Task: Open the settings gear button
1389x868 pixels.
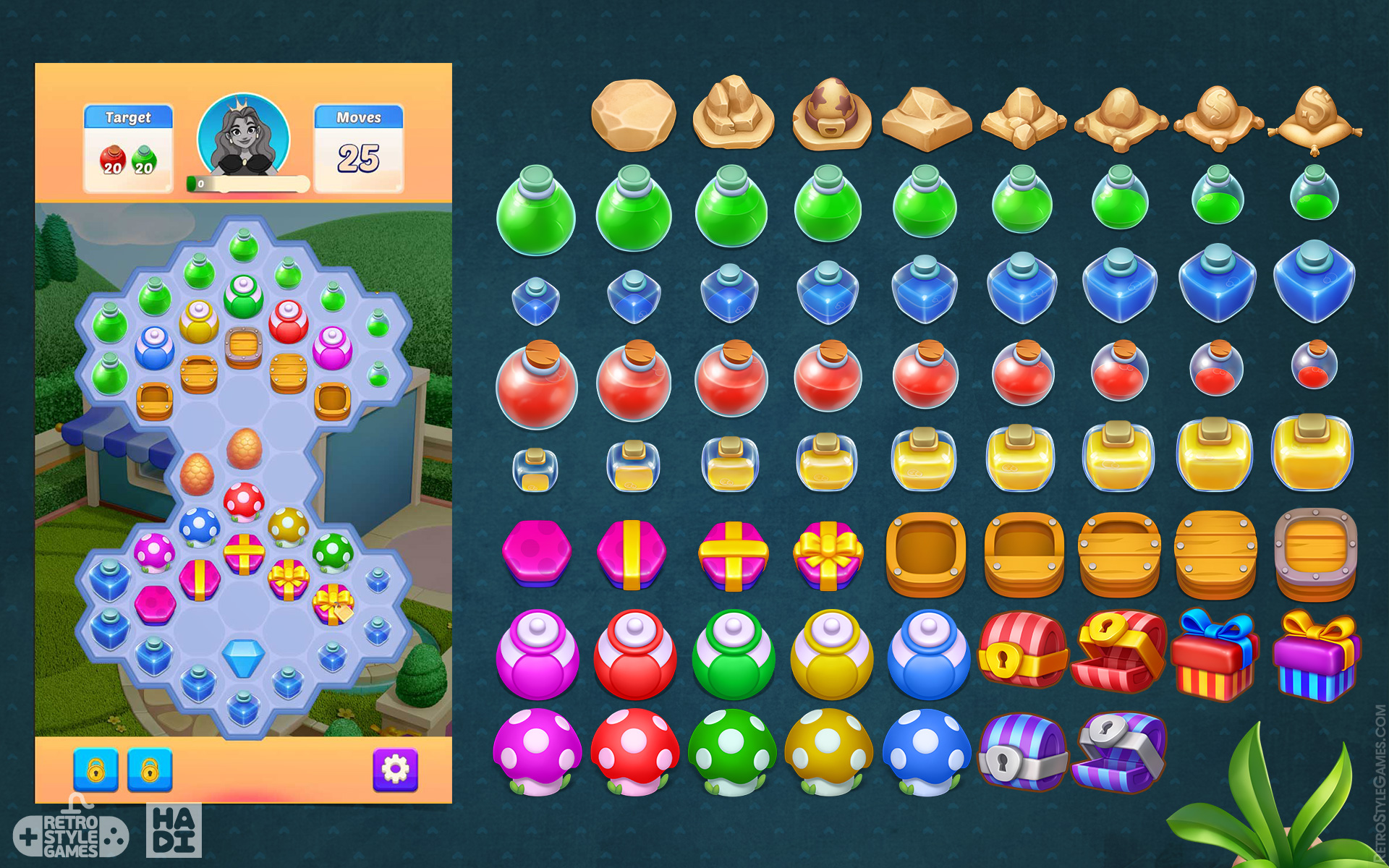Action: pos(394,769)
